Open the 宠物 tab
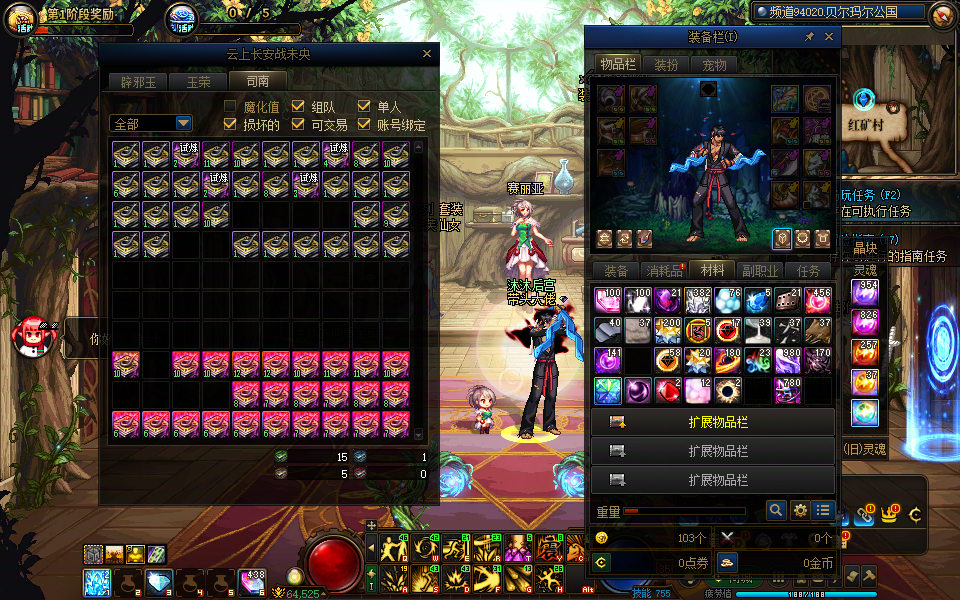This screenshot has width=960, height=600. point(714,65)
